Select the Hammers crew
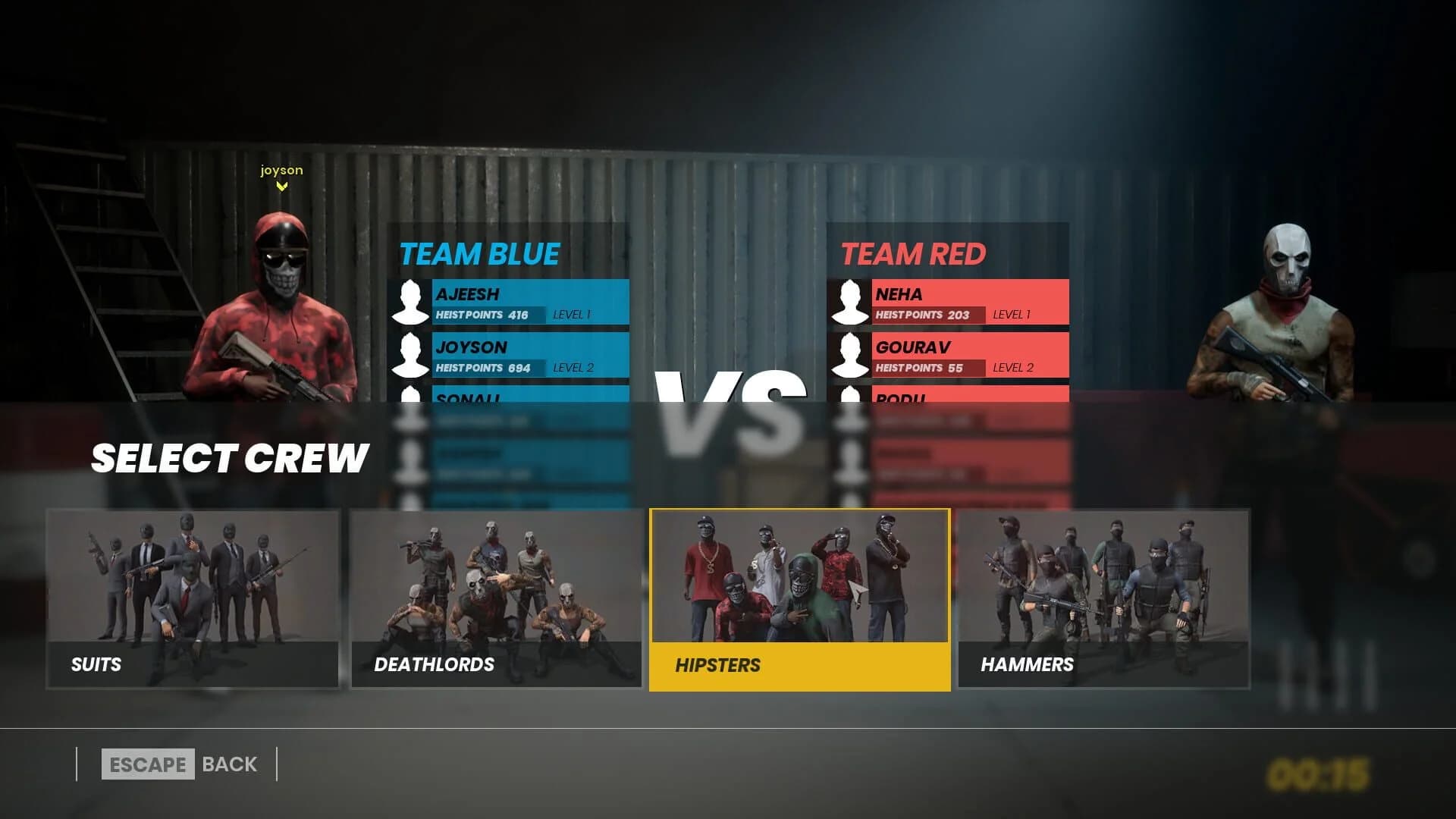Viewport: 1456px width, 819px height. (1103, 599)
